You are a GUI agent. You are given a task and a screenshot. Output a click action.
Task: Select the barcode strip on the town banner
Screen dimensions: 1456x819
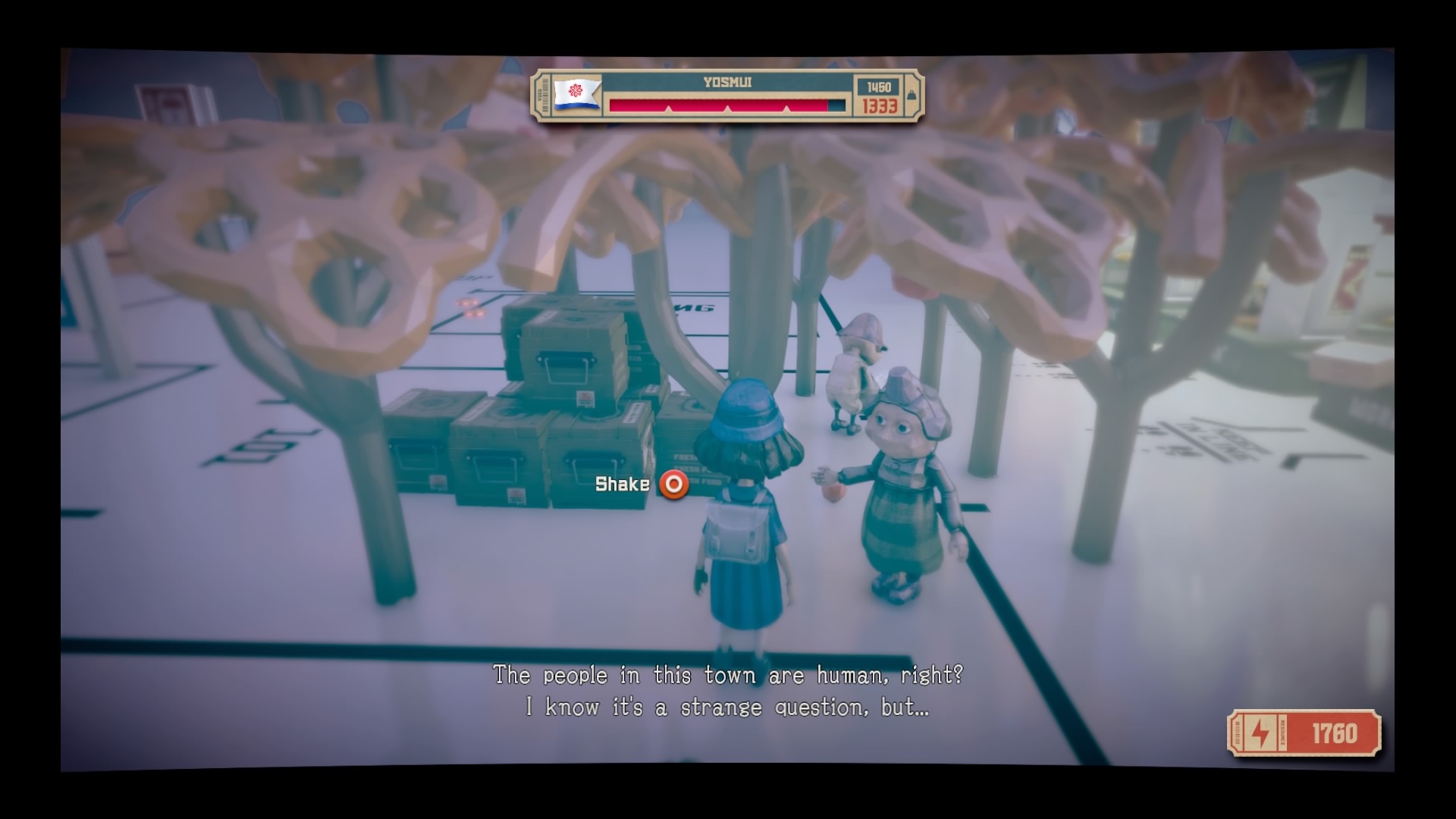pos(544,97)
